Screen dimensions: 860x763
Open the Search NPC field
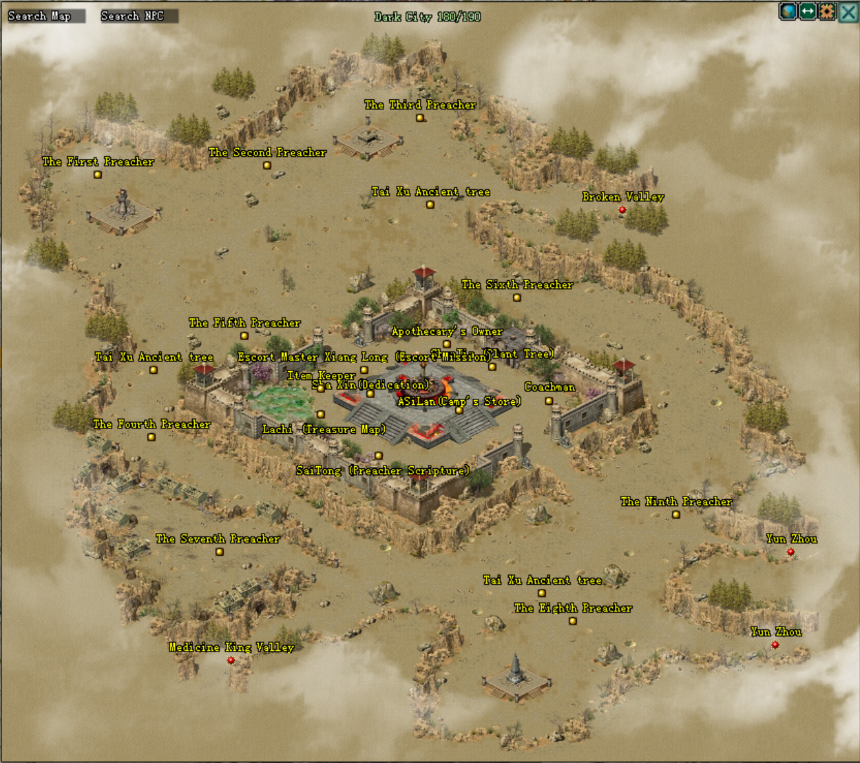139,16
